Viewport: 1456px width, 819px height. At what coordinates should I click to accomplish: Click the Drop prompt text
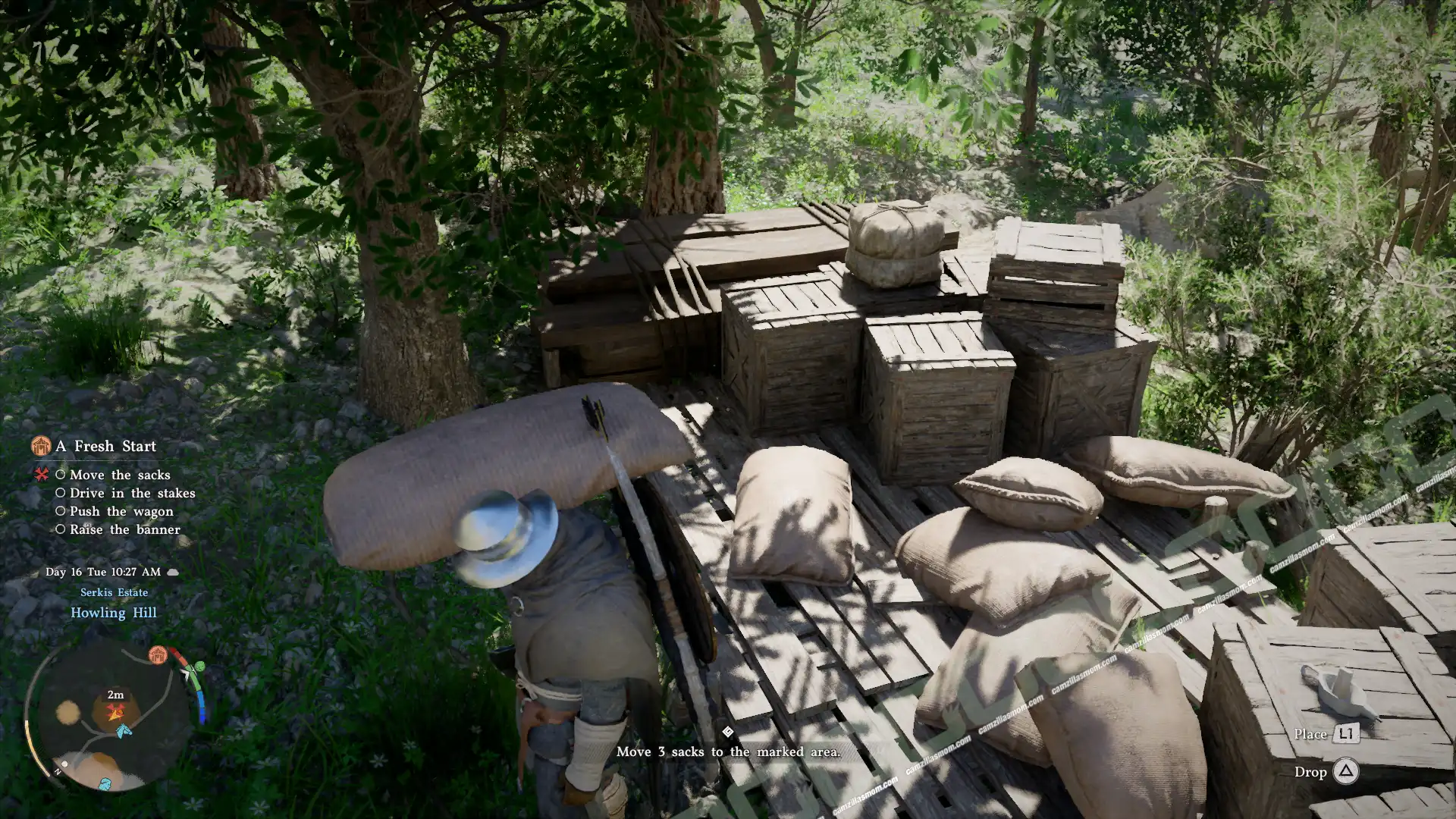click(1311, 772)
